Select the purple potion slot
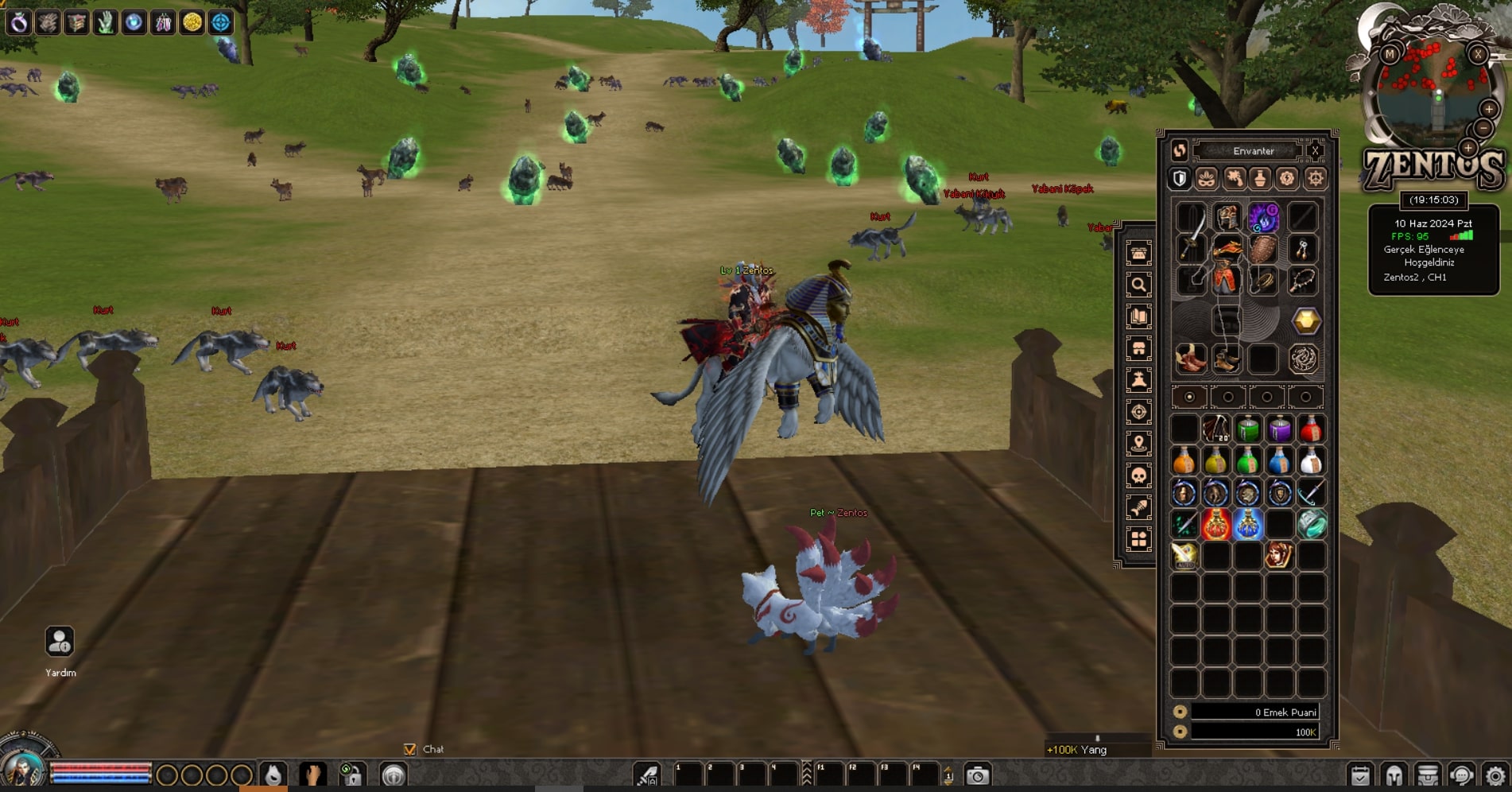 click(1279, 429)
